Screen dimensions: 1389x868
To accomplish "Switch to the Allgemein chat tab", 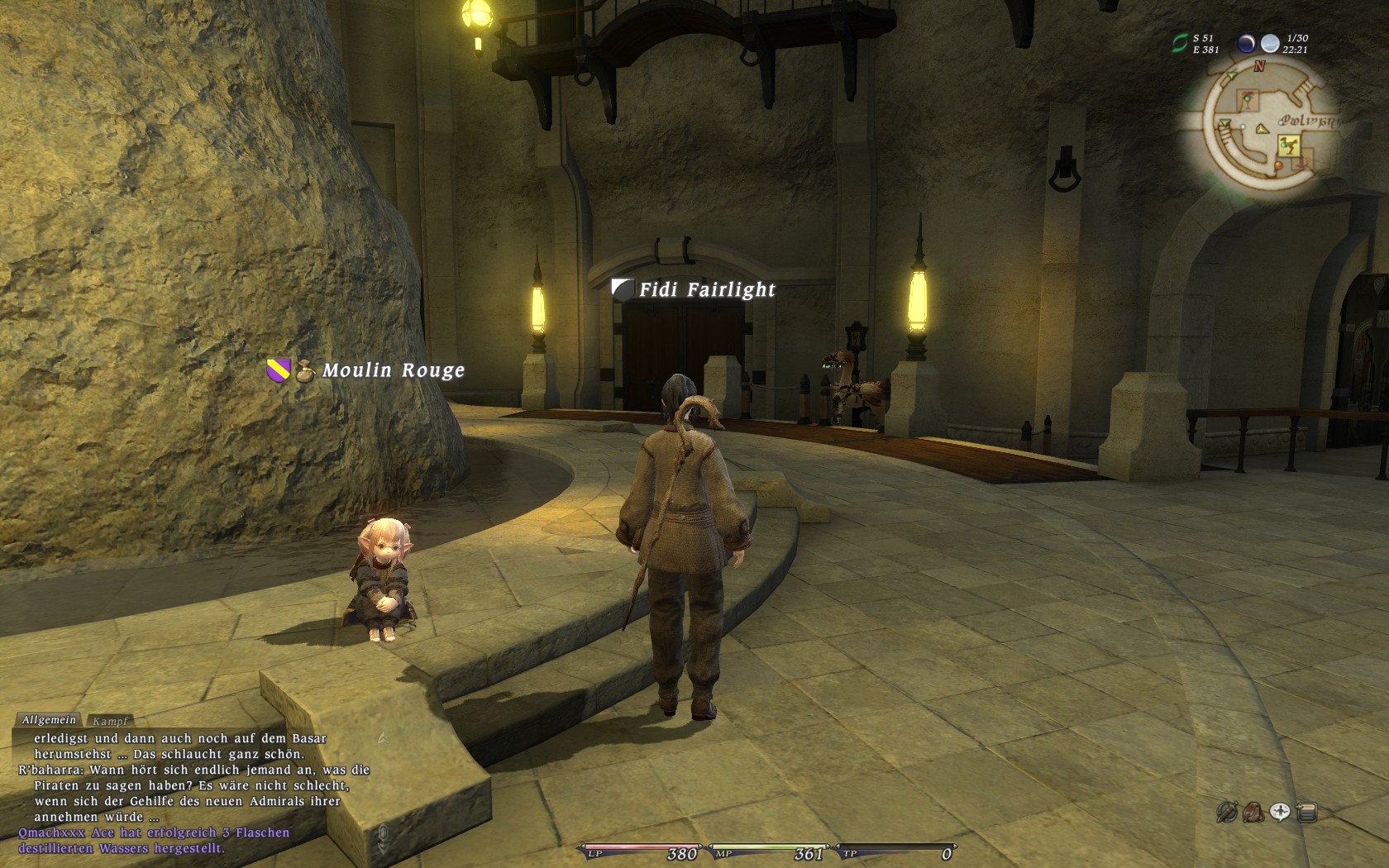I will pos(49,720).
